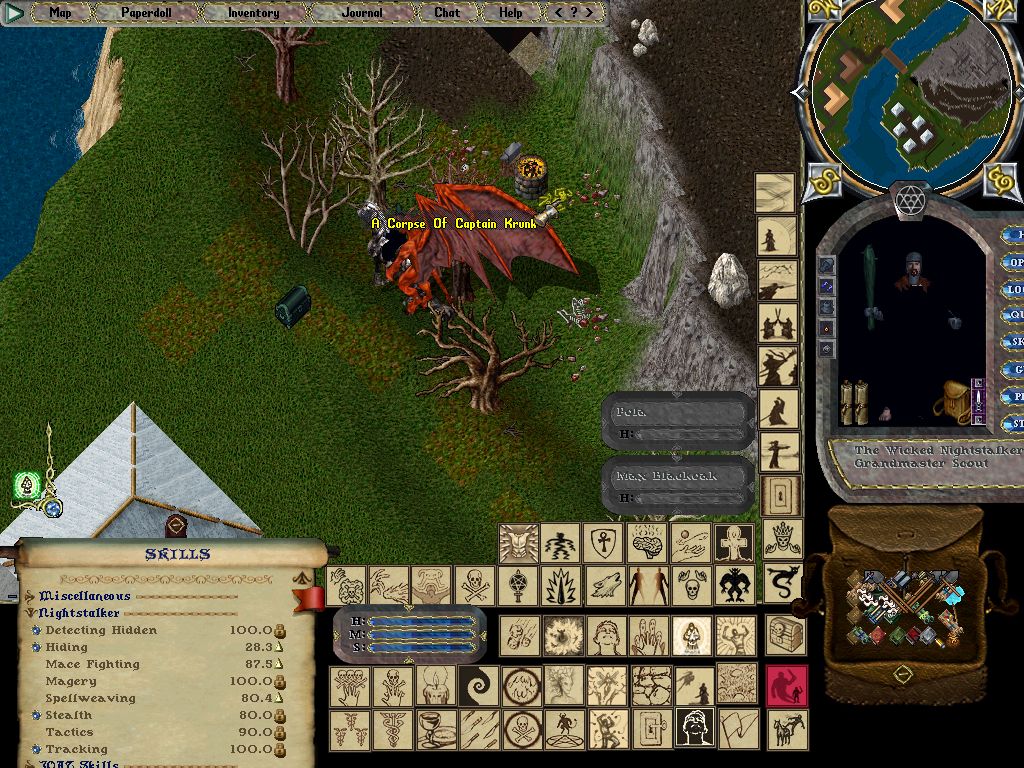Viewport: 1024px width, 768px height.
Task: Open the Inventory menu
Action: pos(253,13)
